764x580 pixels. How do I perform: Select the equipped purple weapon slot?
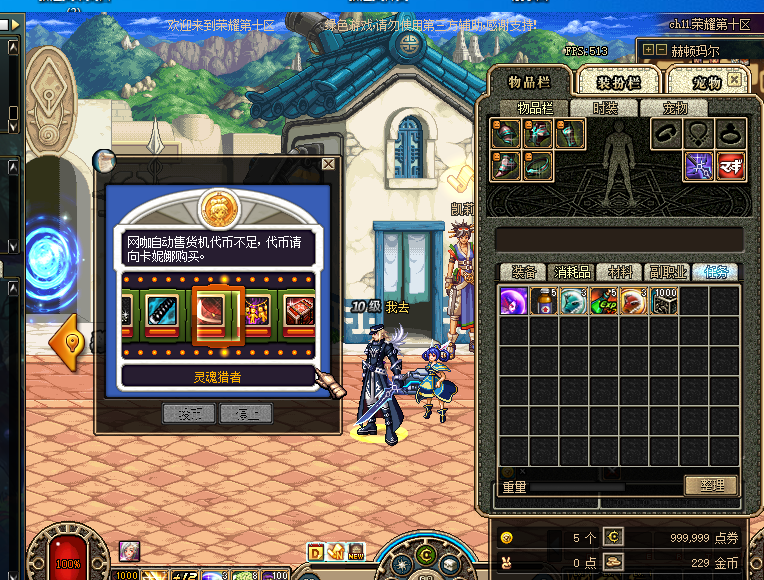699,165
